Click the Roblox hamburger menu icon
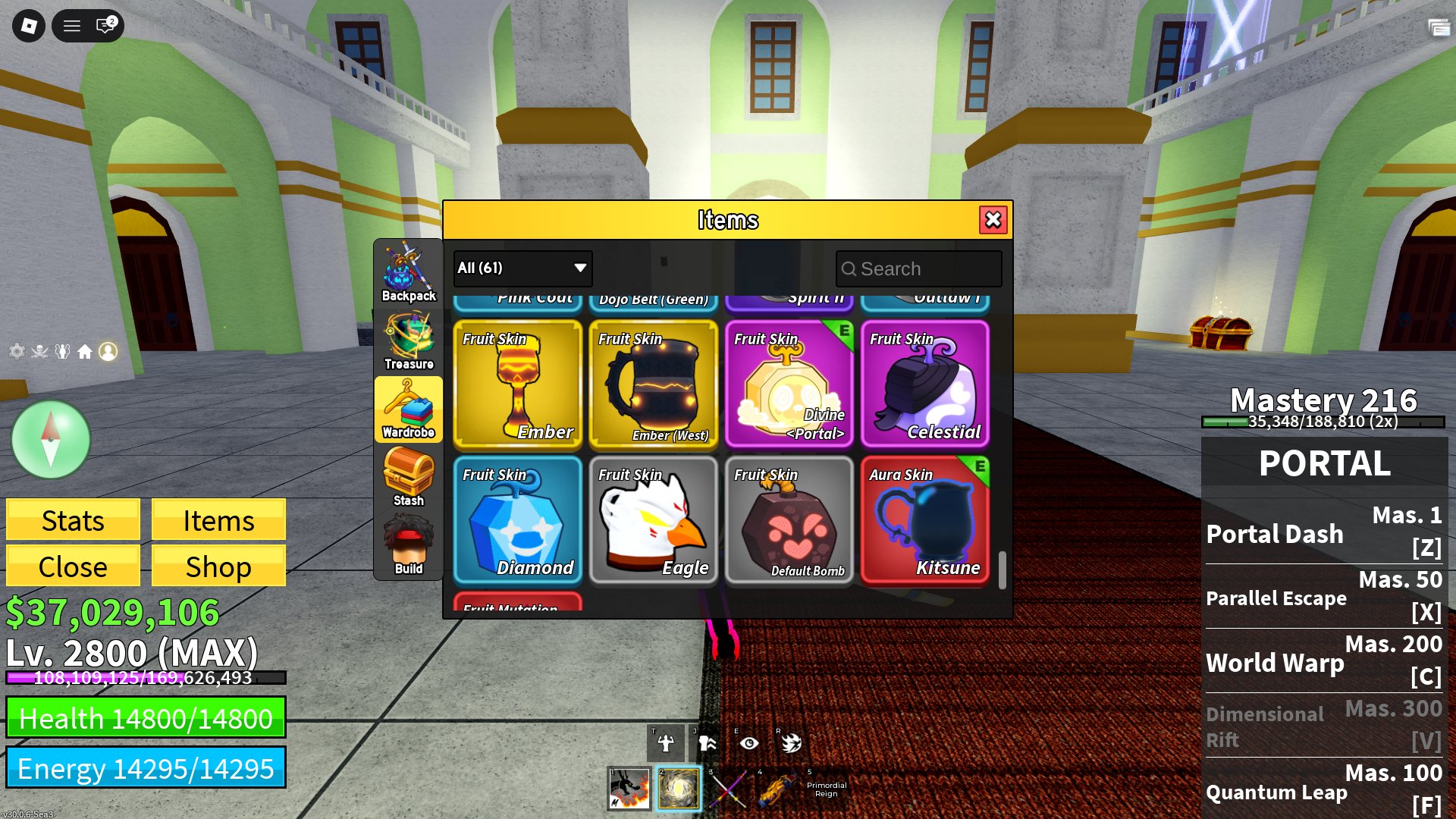The image size is (1456, 819). point(71,25)
